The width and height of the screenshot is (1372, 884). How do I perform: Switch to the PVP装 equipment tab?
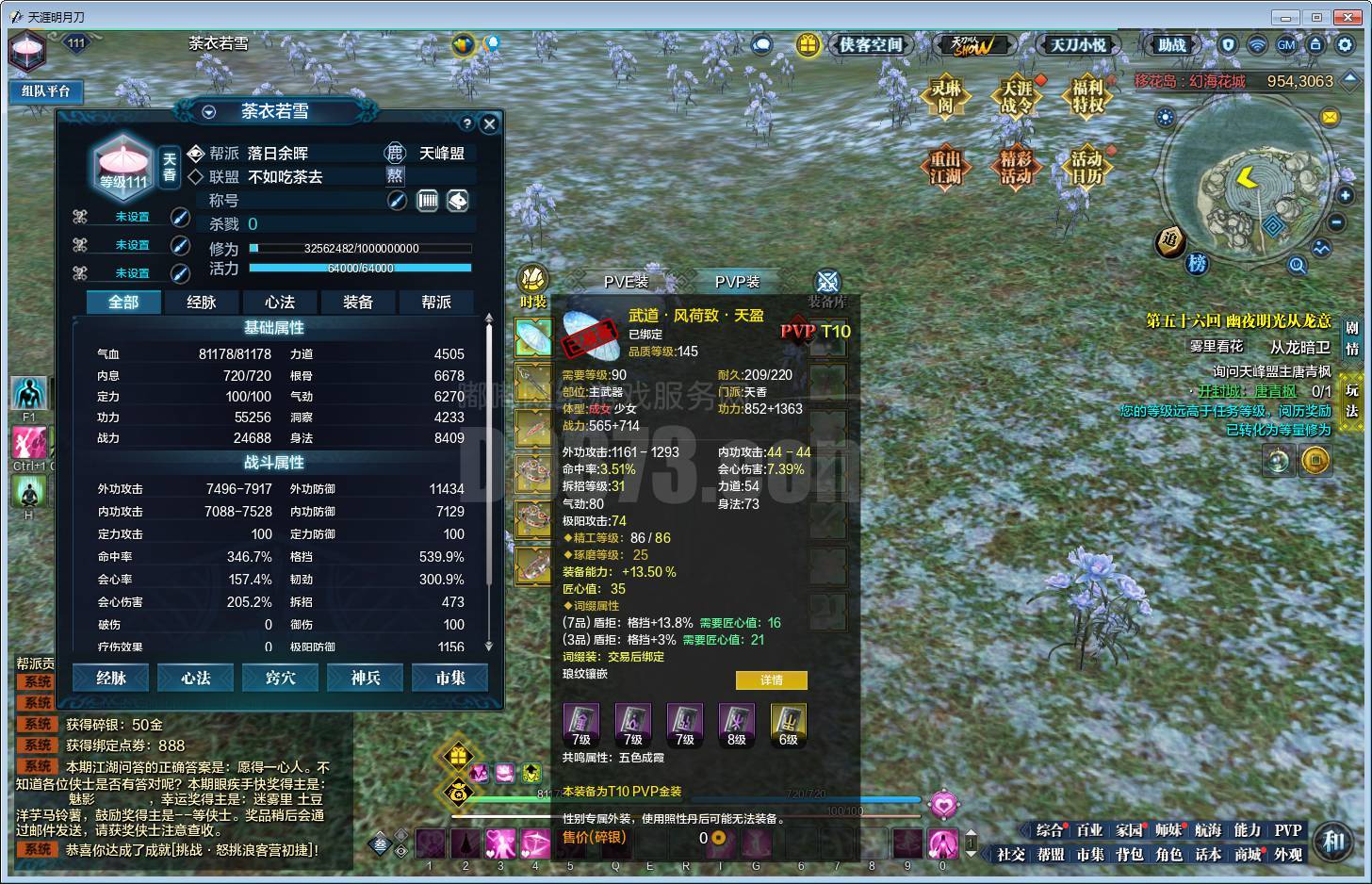(737, 282)
